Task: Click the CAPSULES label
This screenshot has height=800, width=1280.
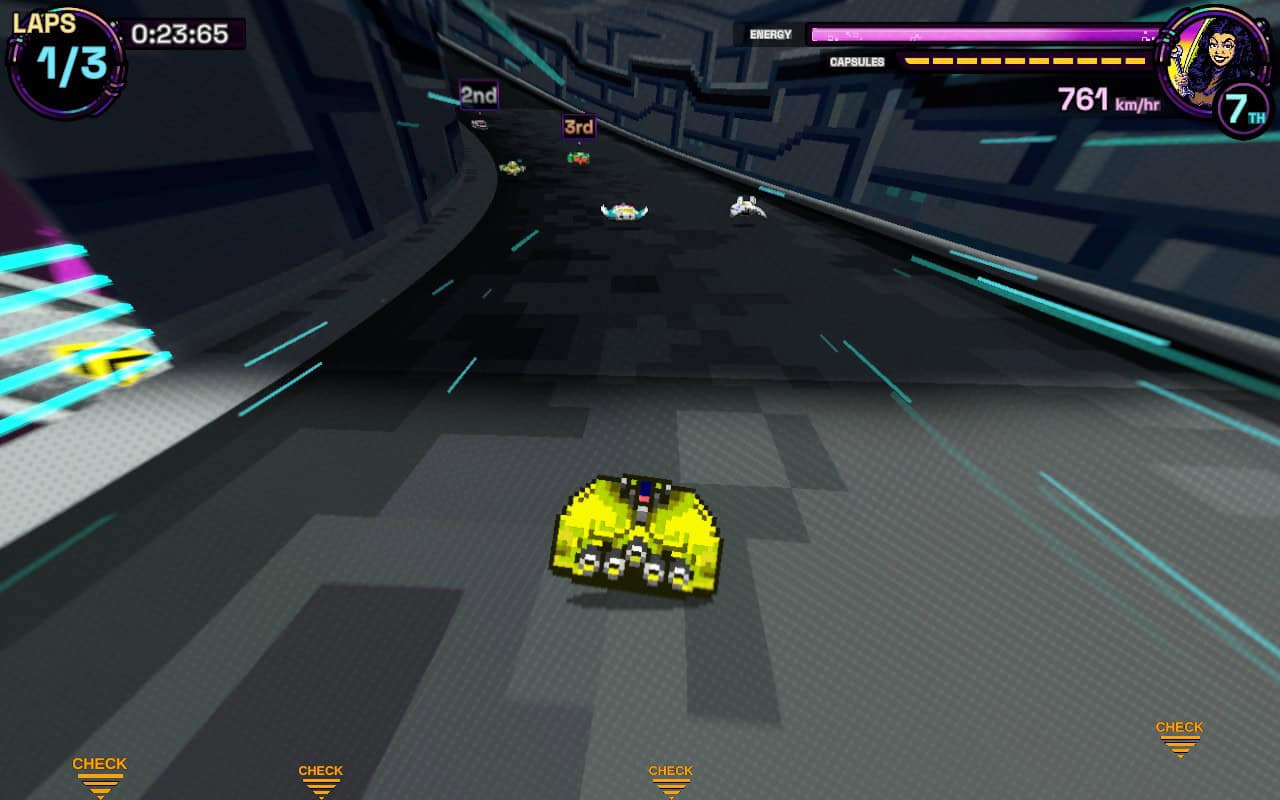Action: (x=860, y=61)
